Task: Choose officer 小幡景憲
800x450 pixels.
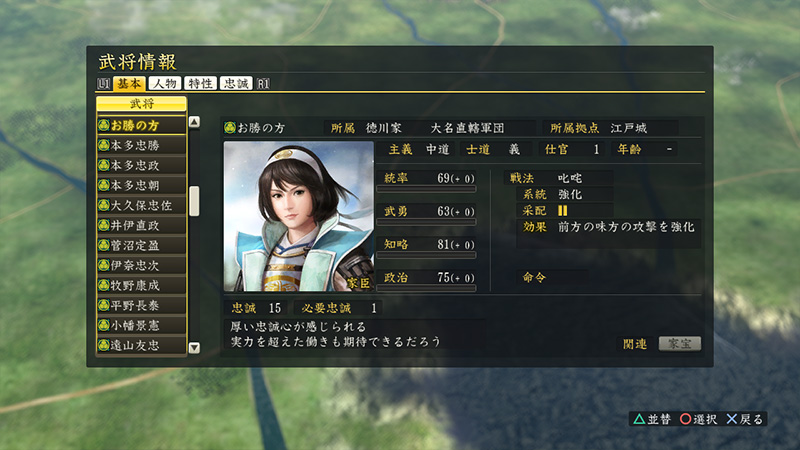Action: point(141,325)
